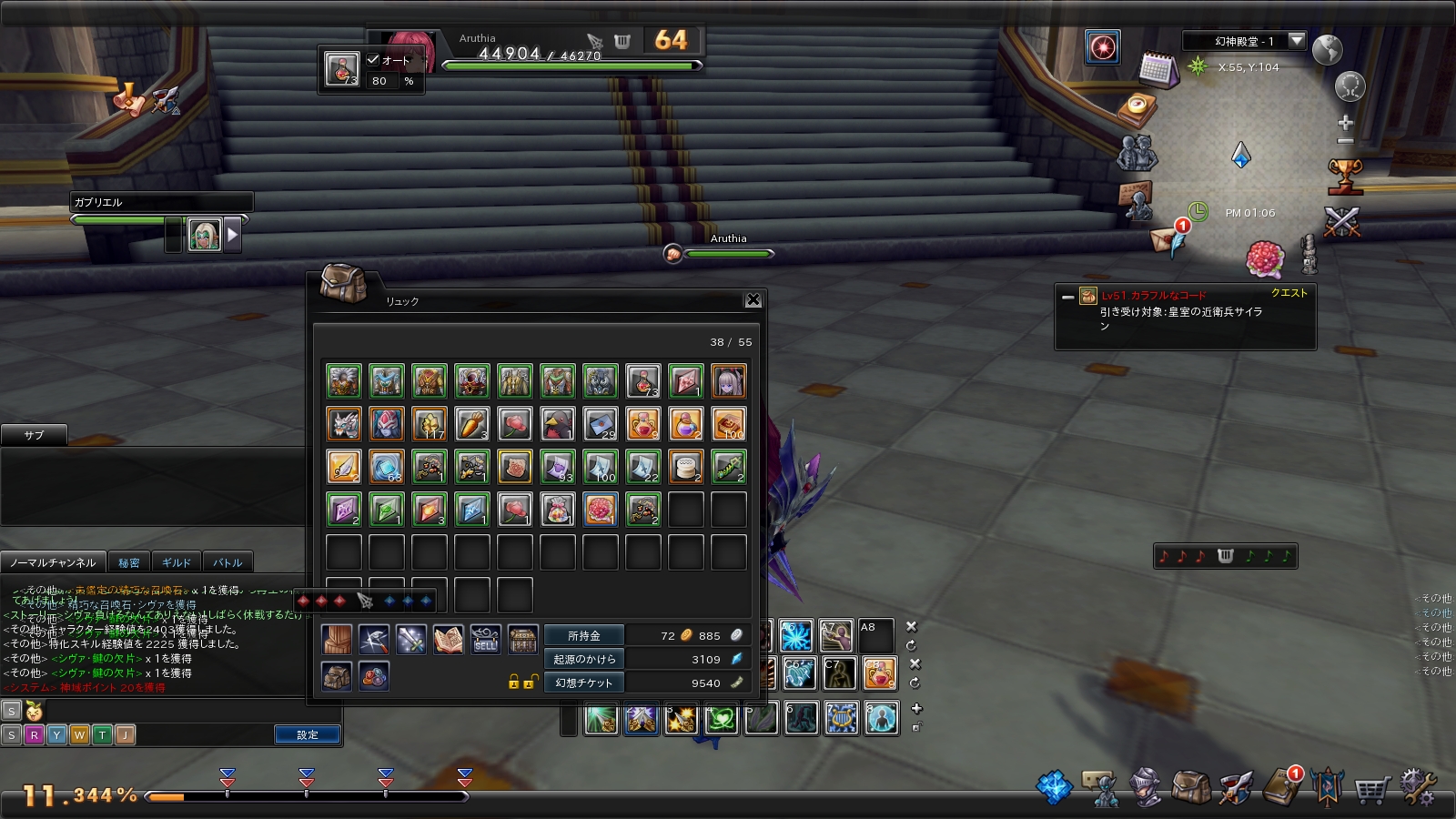Viewport: 1456px width, 819px height.
Task: Open the SELL shop button in the backpack
Action: (x=485, y=640)
